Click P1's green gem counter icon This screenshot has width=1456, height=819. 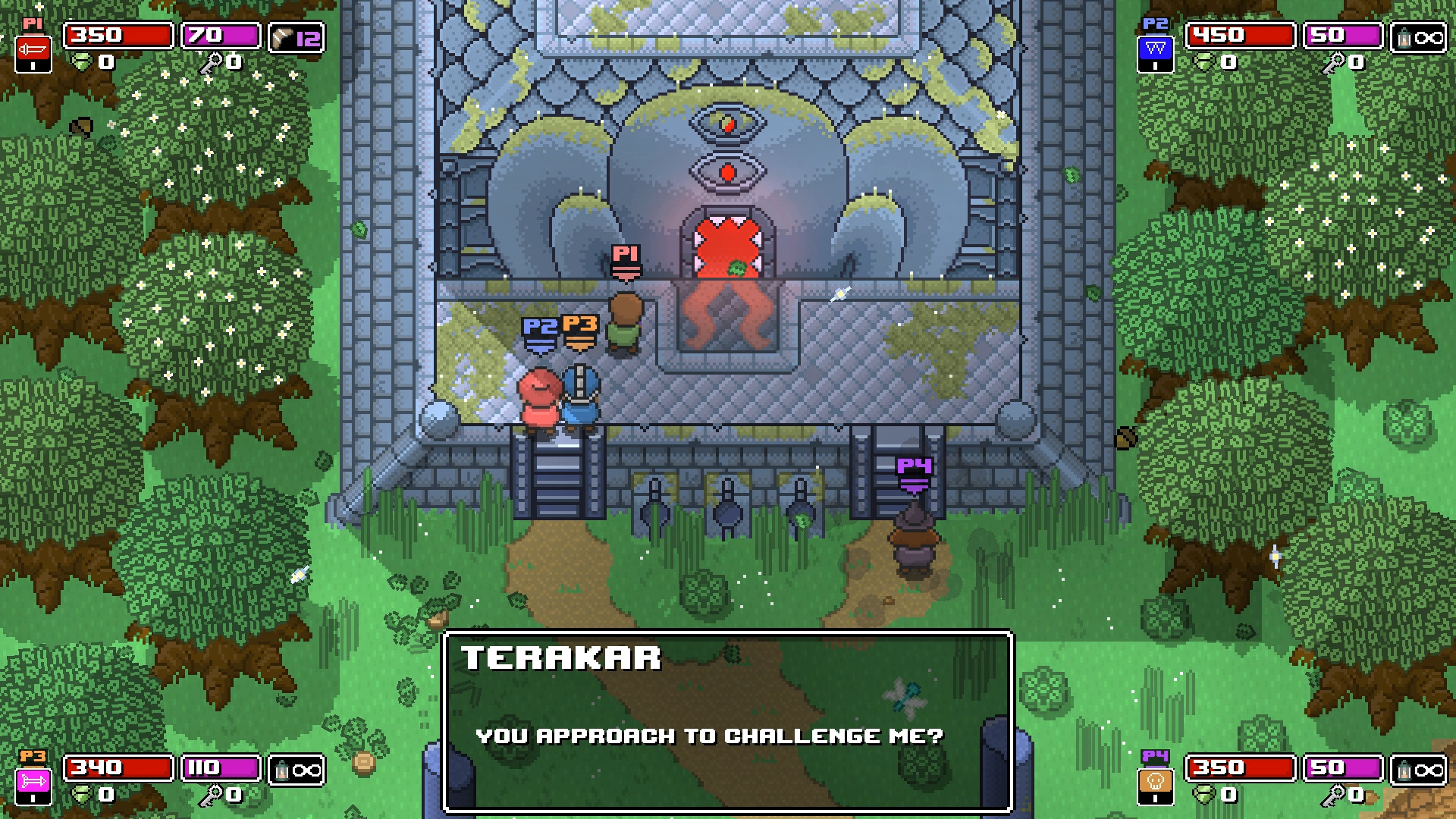pos(82,62)
